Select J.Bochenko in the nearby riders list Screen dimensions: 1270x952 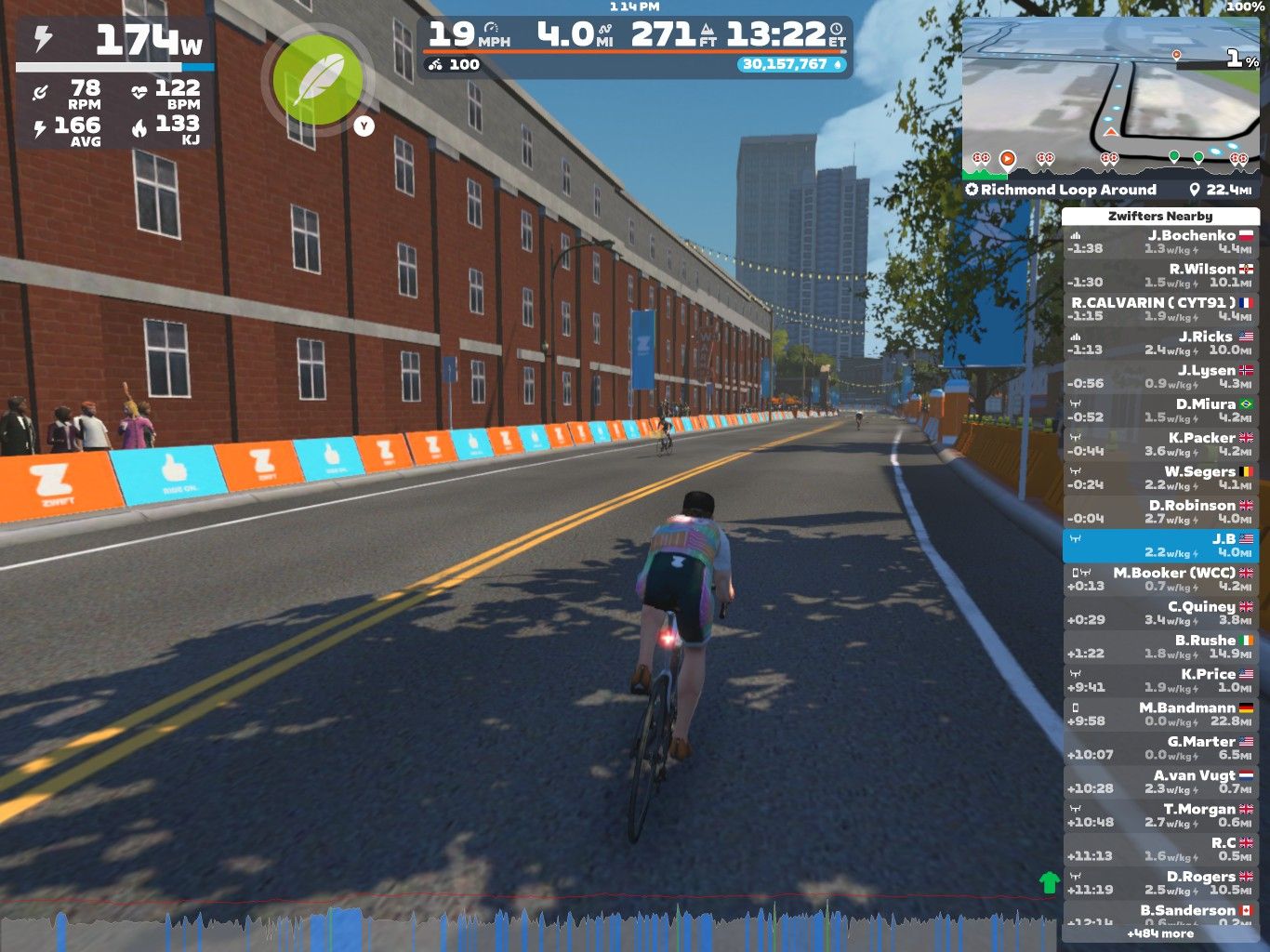(1160, 242)
